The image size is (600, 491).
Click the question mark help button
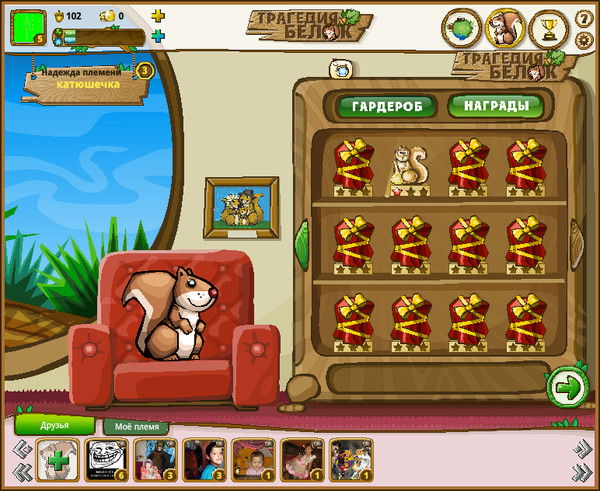[584, 19]
